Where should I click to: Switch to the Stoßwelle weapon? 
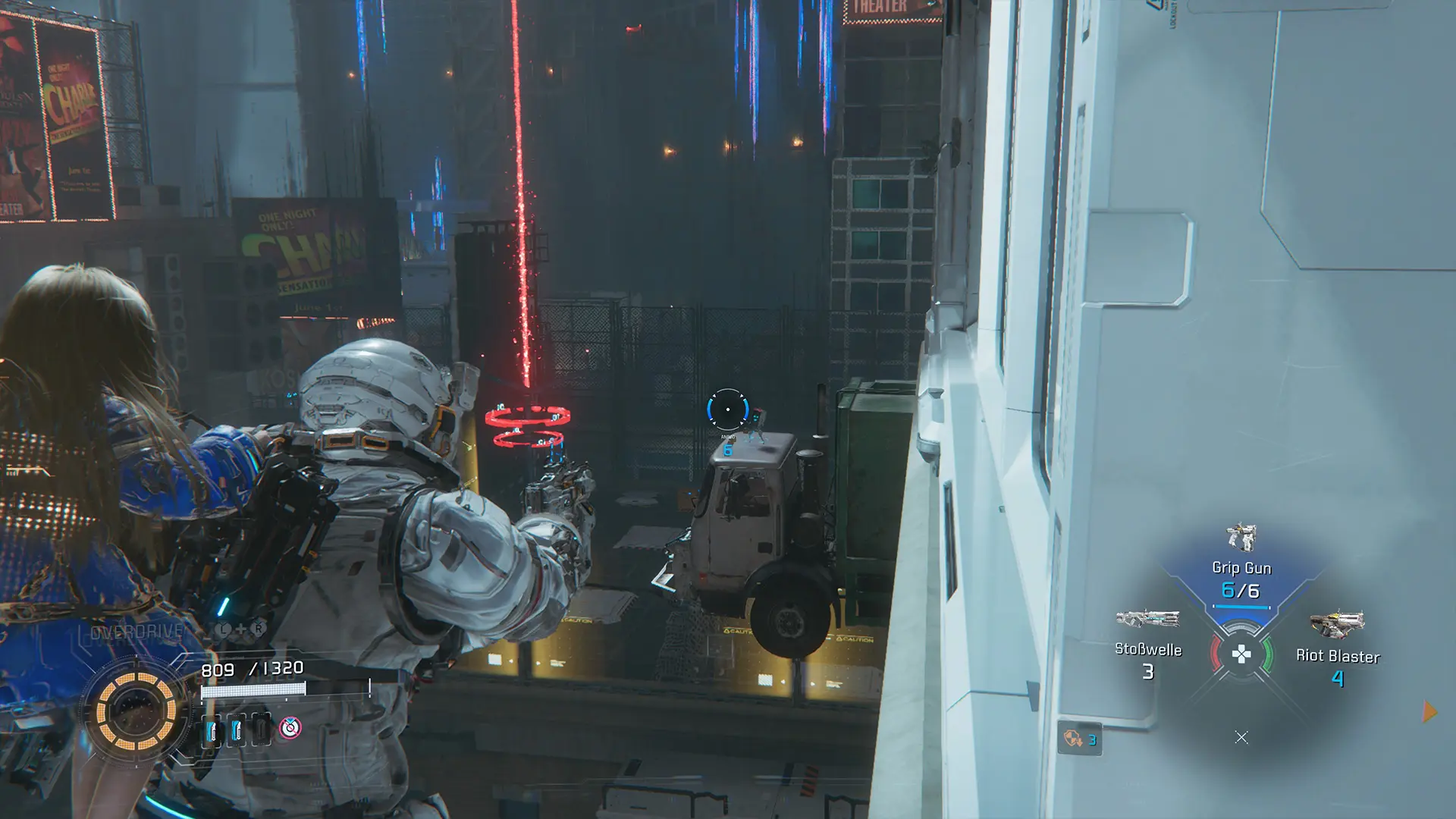pyautogui.click(x=1147, y=645)
